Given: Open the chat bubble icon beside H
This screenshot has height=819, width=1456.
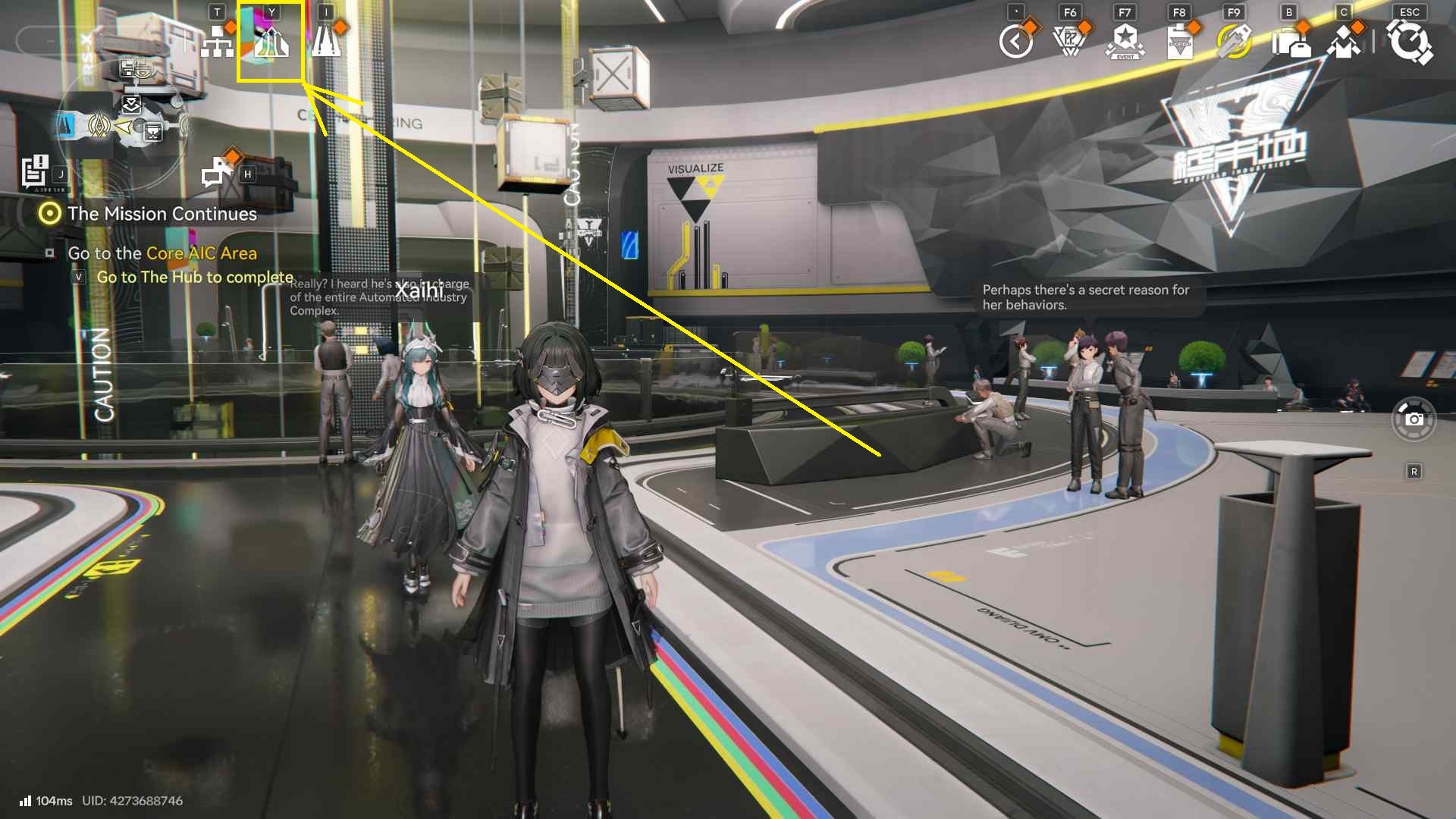Looking at the screenshot, I should pyautogui.click(x=216, y=173).
